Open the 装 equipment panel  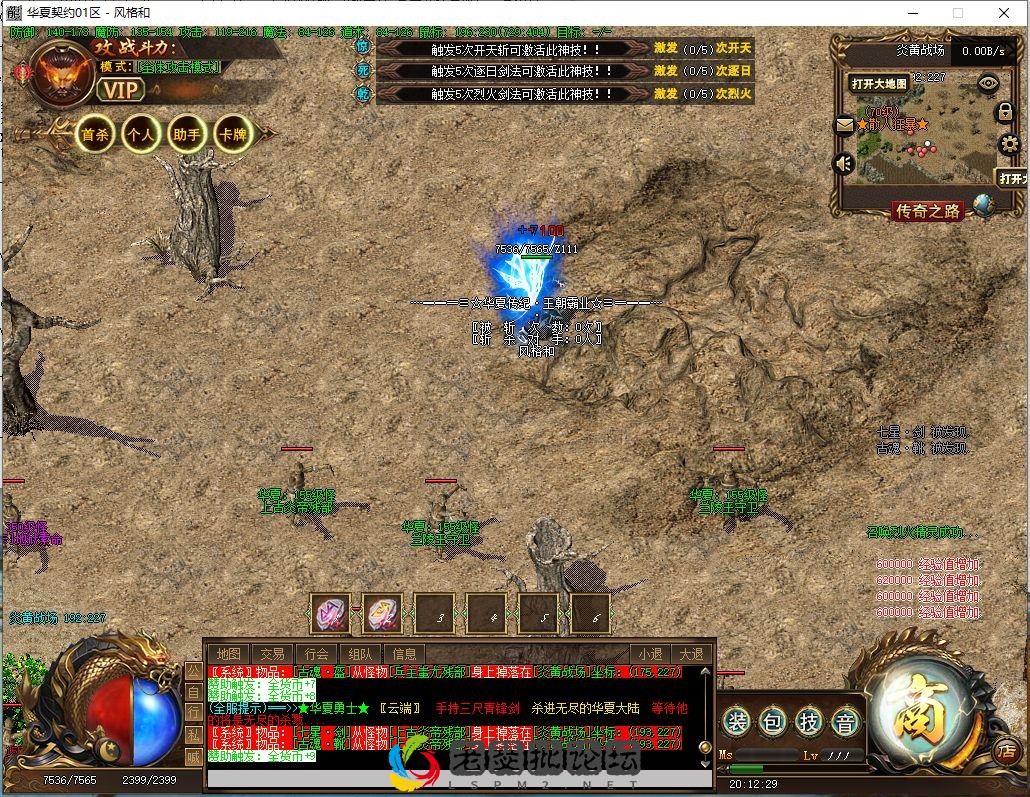coord(737,720)
